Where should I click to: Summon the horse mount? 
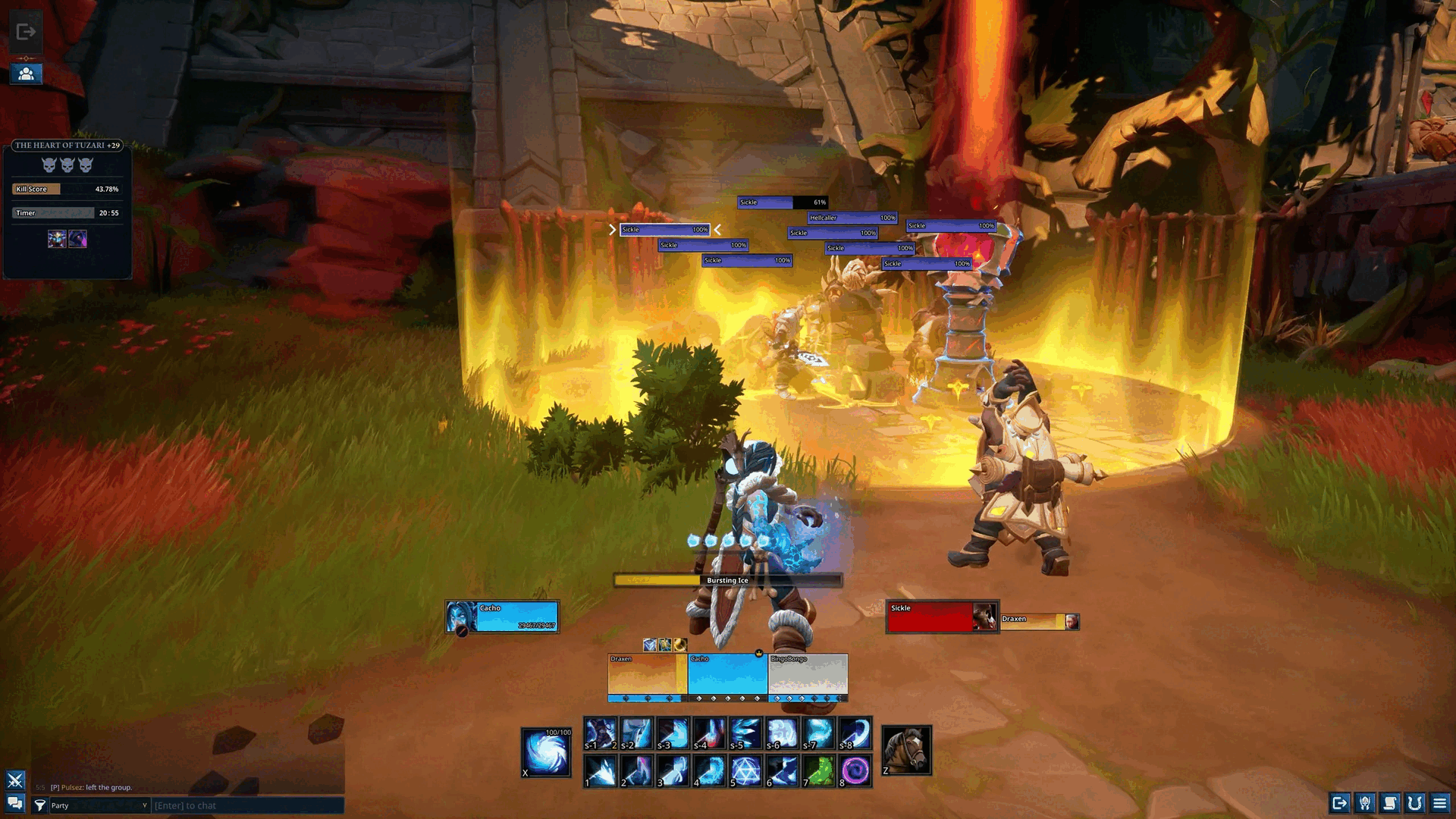click(x=906, y=751)
